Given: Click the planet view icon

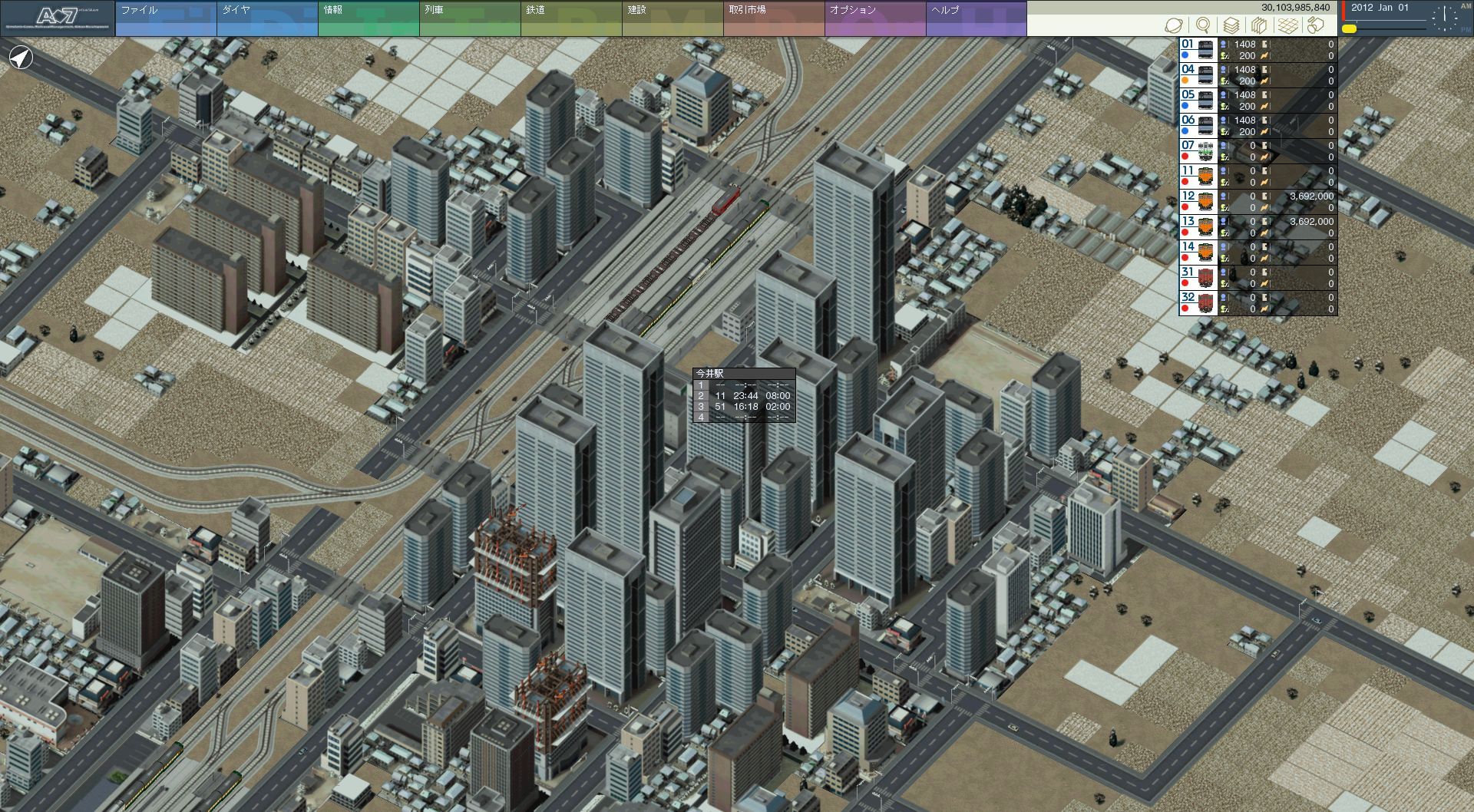Looking at the screenshot, I should click(1174, 26).
